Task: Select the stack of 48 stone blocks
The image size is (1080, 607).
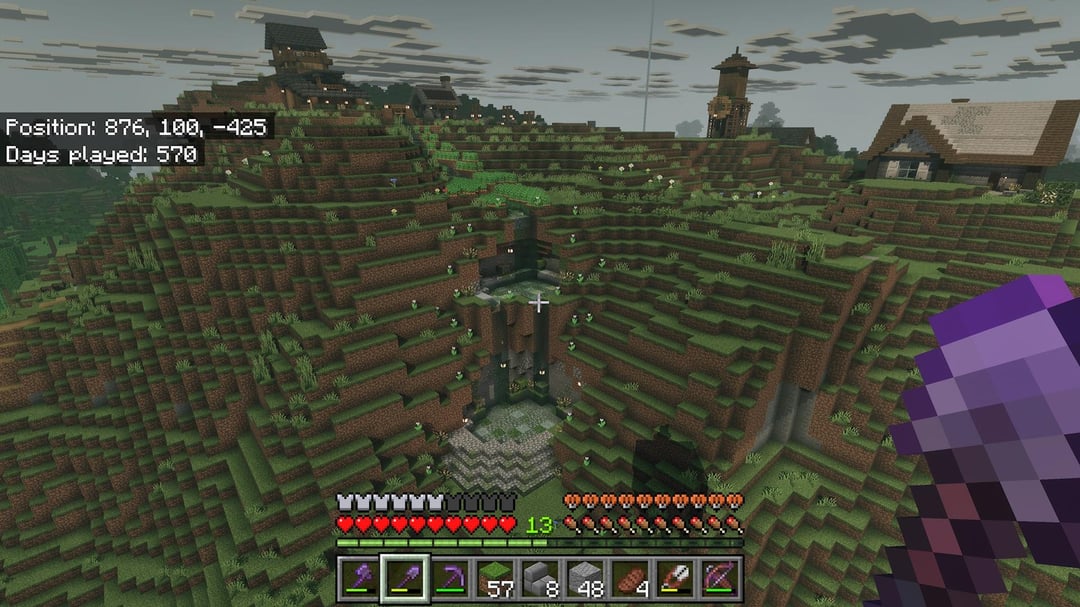Action: pos(585,580)
